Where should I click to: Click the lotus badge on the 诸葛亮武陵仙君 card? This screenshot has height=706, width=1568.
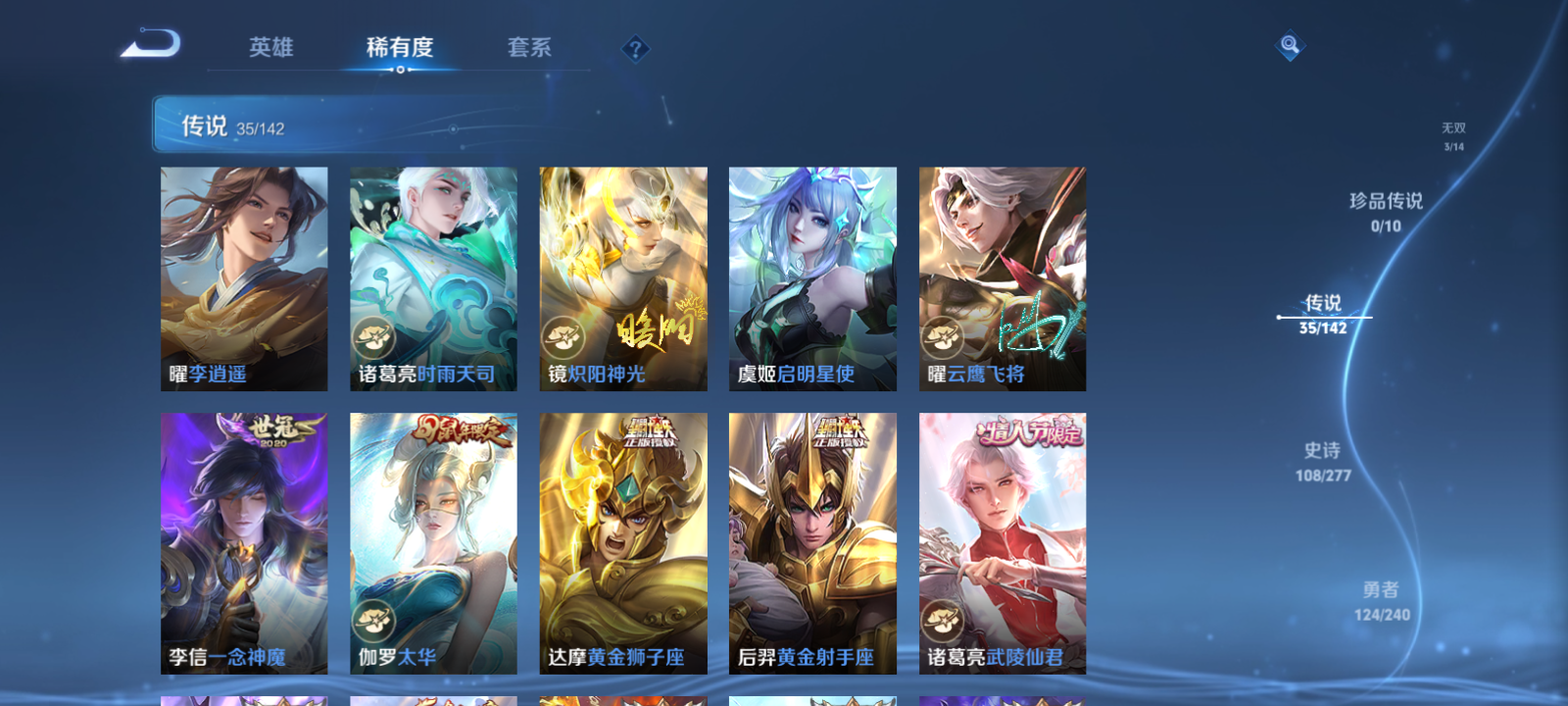coord(943,618)
